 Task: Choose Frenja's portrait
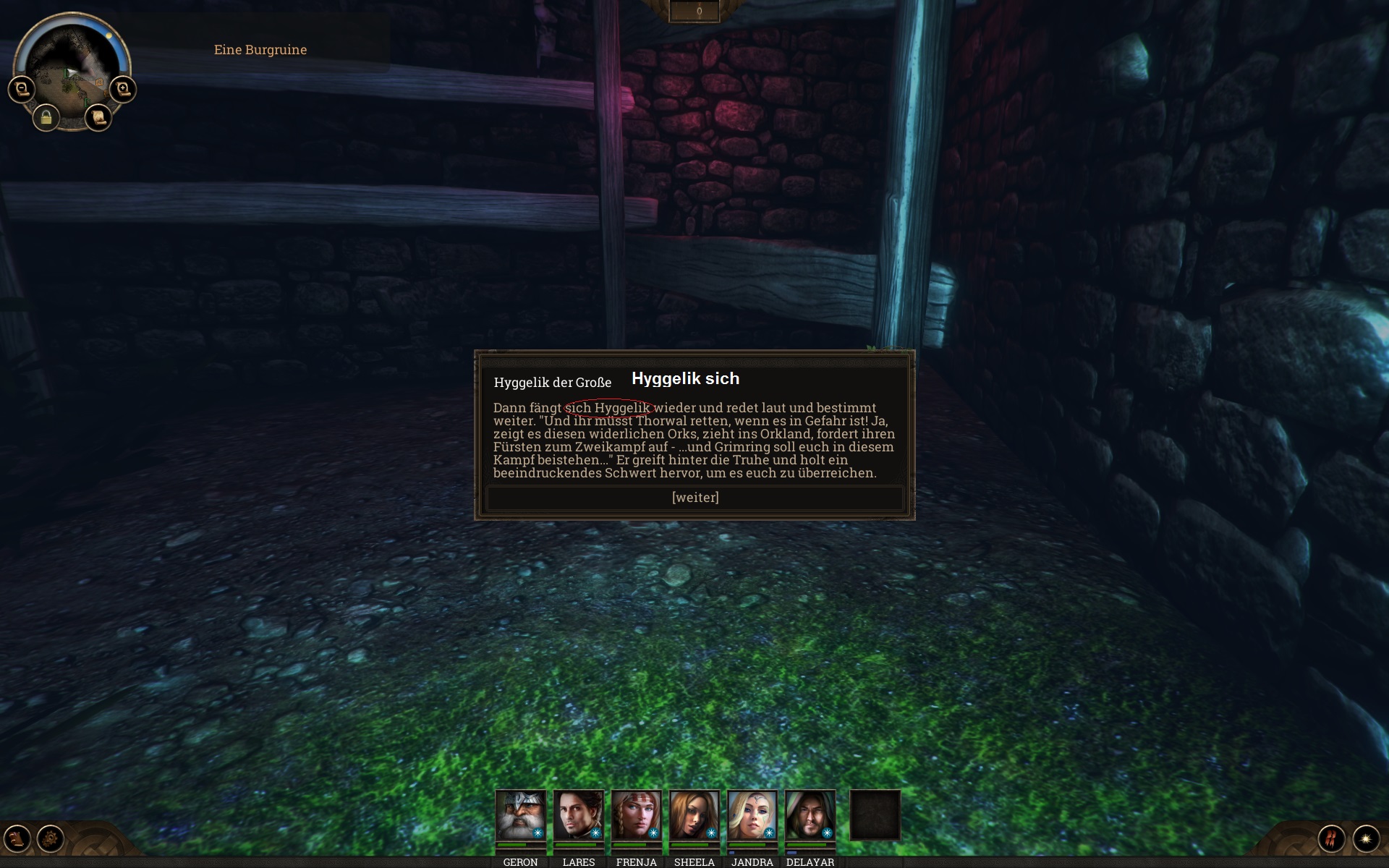pos(636,815)
